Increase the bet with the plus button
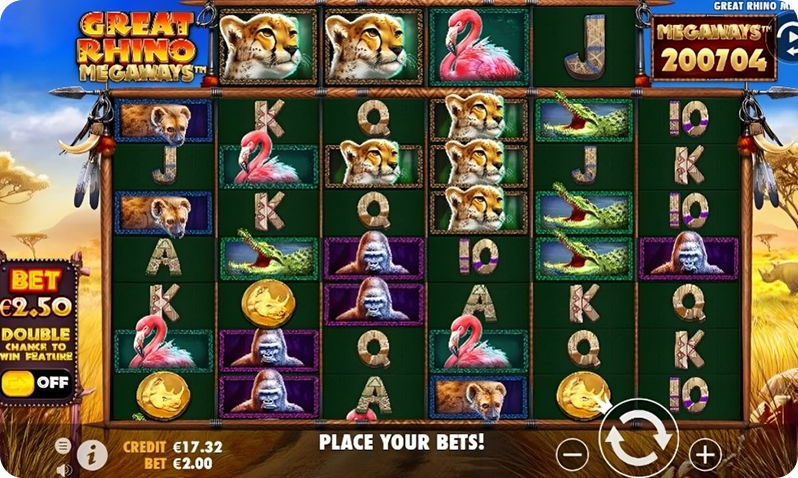Image resolution: width=798 pixels, height=478 pixels. (705, 454)
